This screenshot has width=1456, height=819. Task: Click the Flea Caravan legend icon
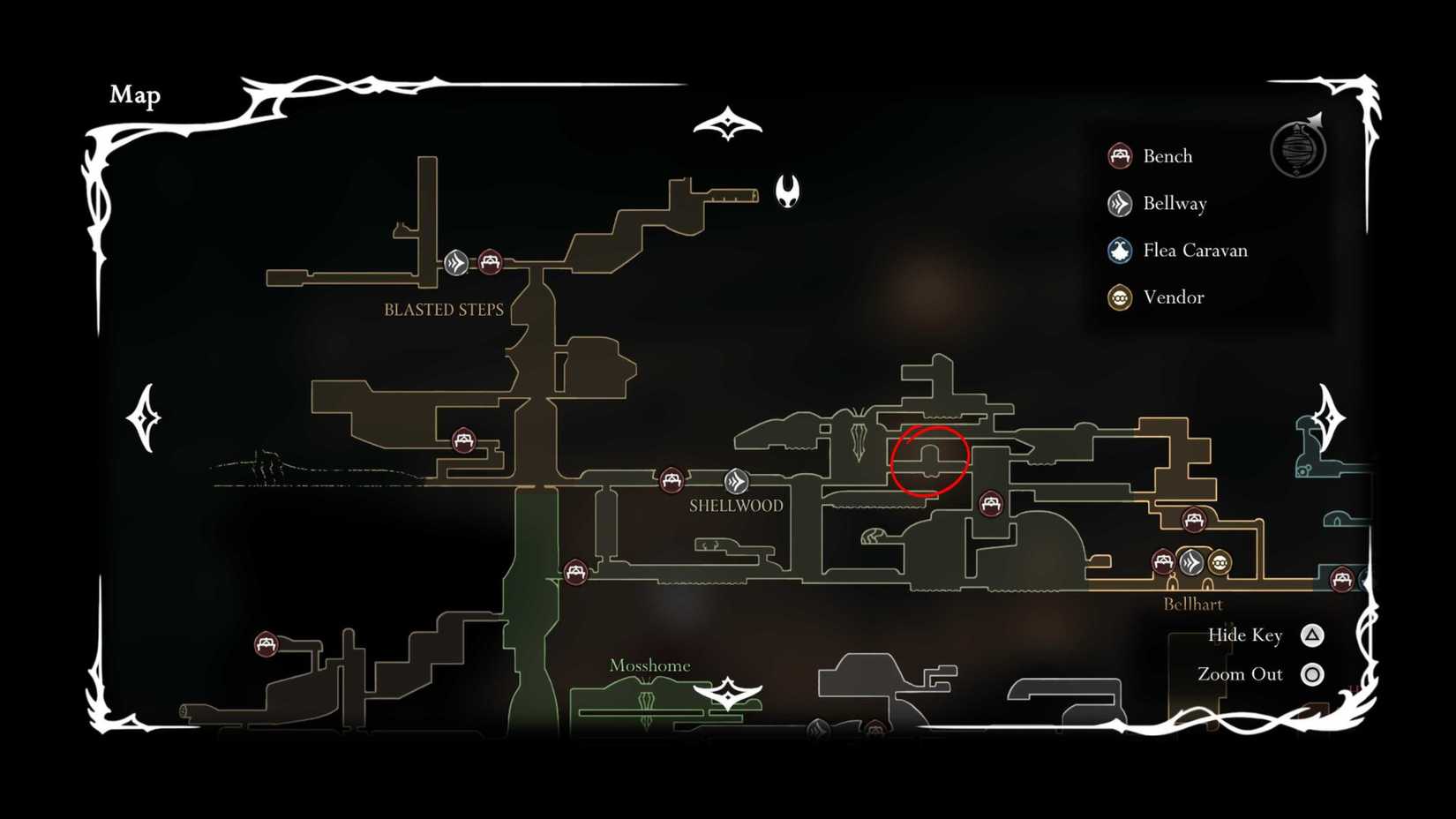pos(1120,250)
